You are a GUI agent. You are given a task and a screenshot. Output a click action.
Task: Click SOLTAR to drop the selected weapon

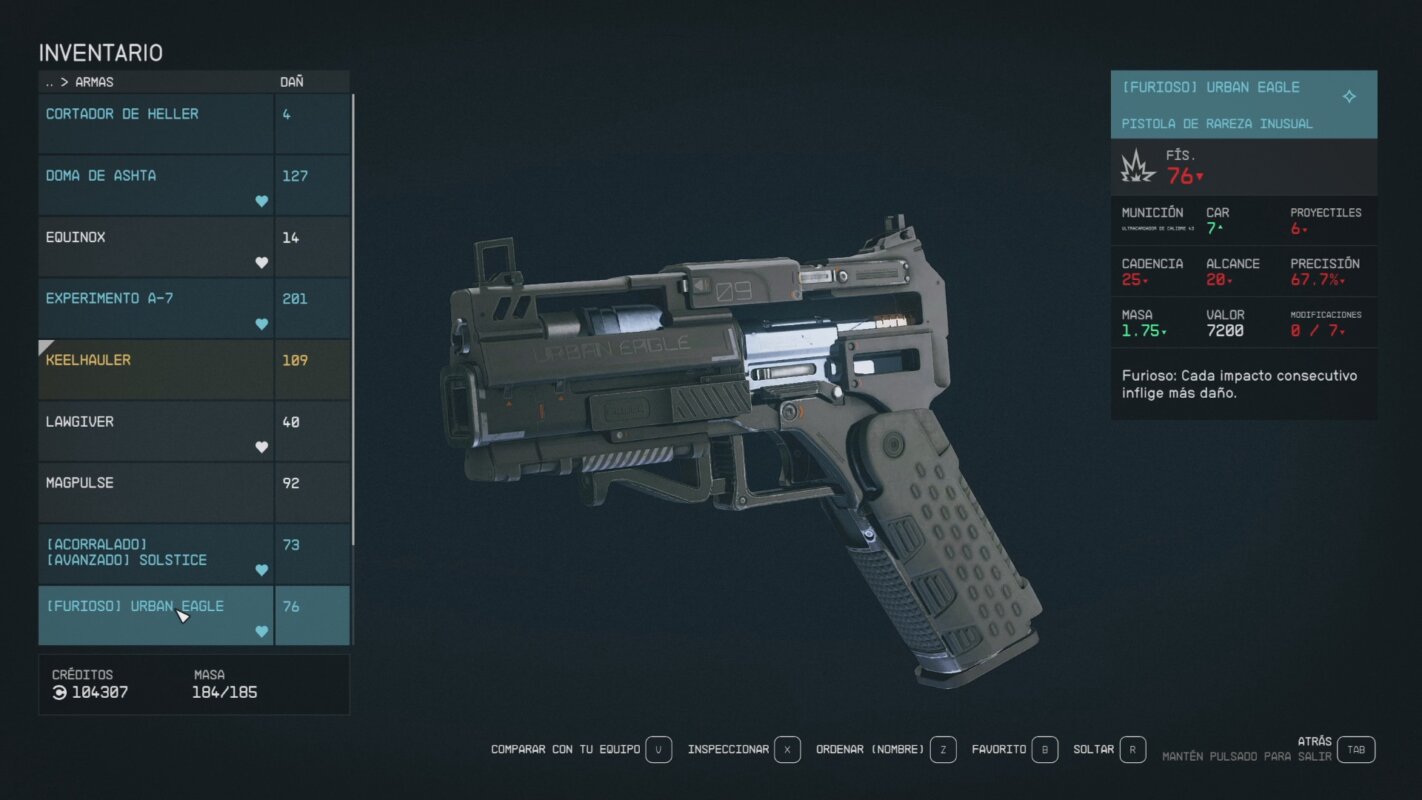1093,748
